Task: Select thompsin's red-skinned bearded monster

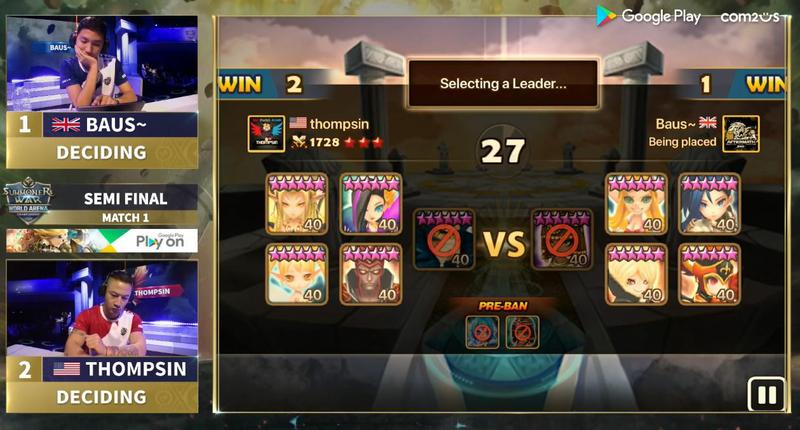Action: (370, 274)
